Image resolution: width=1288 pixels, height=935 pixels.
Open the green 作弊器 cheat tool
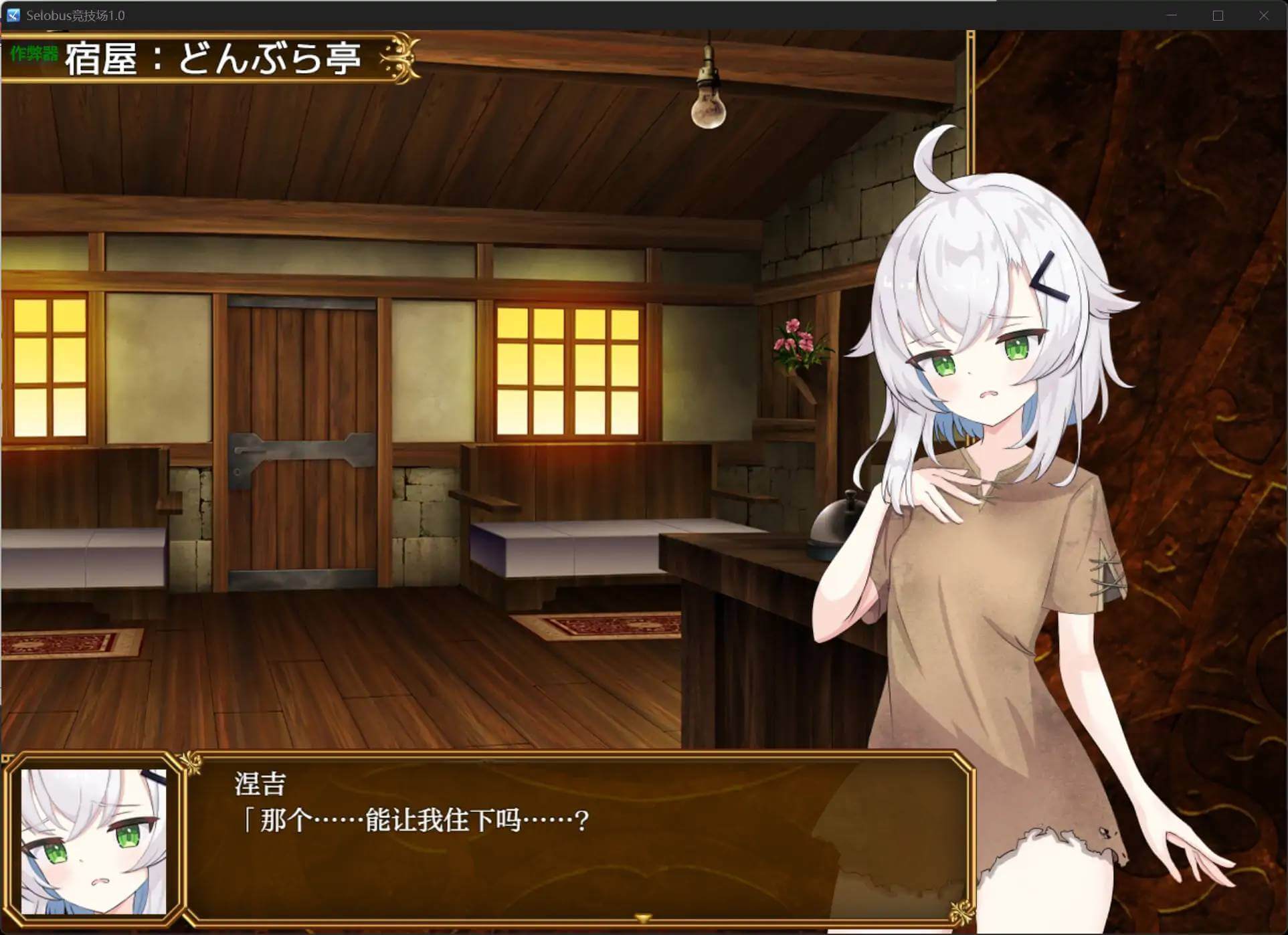click(x=34, y=54)
